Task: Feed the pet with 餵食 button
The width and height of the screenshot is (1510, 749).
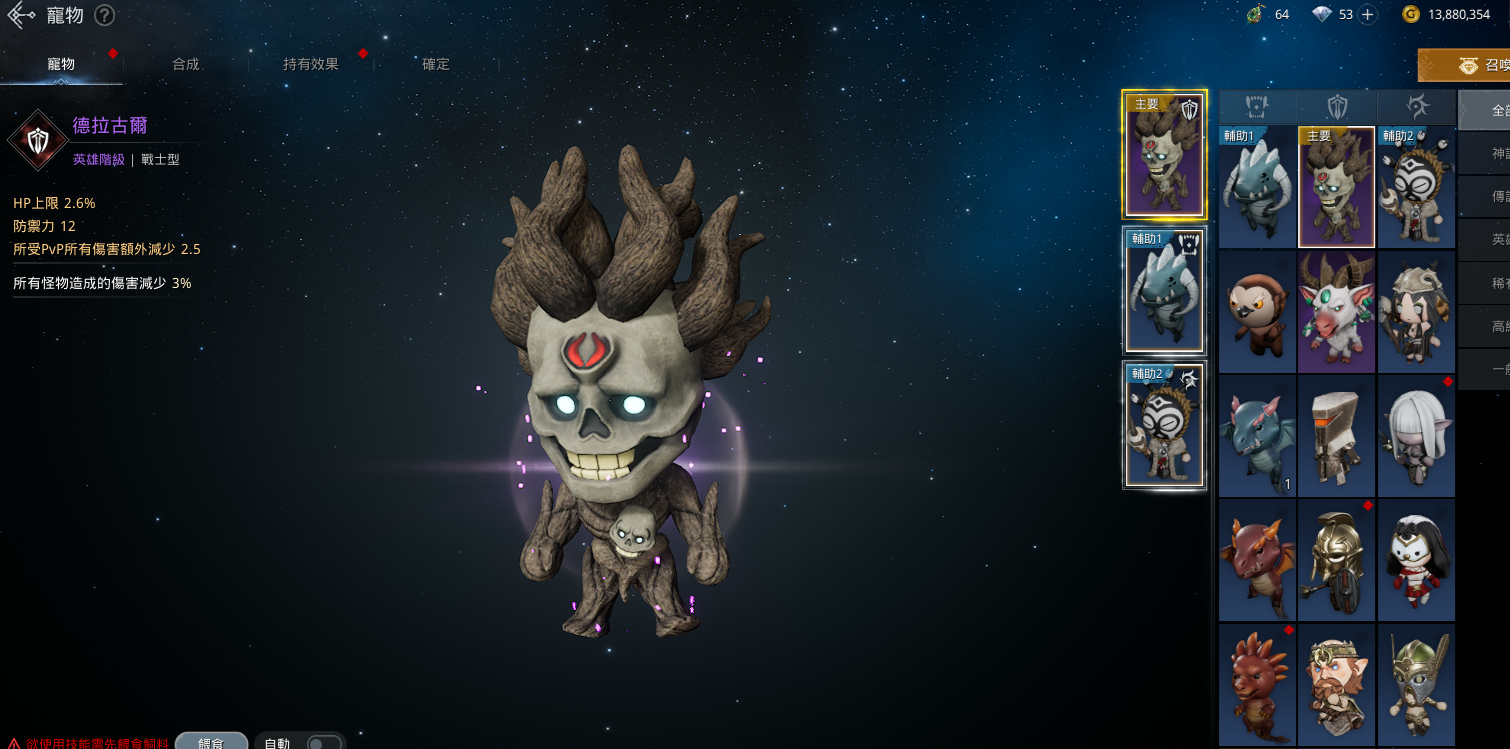Action: tap(211, 742)
